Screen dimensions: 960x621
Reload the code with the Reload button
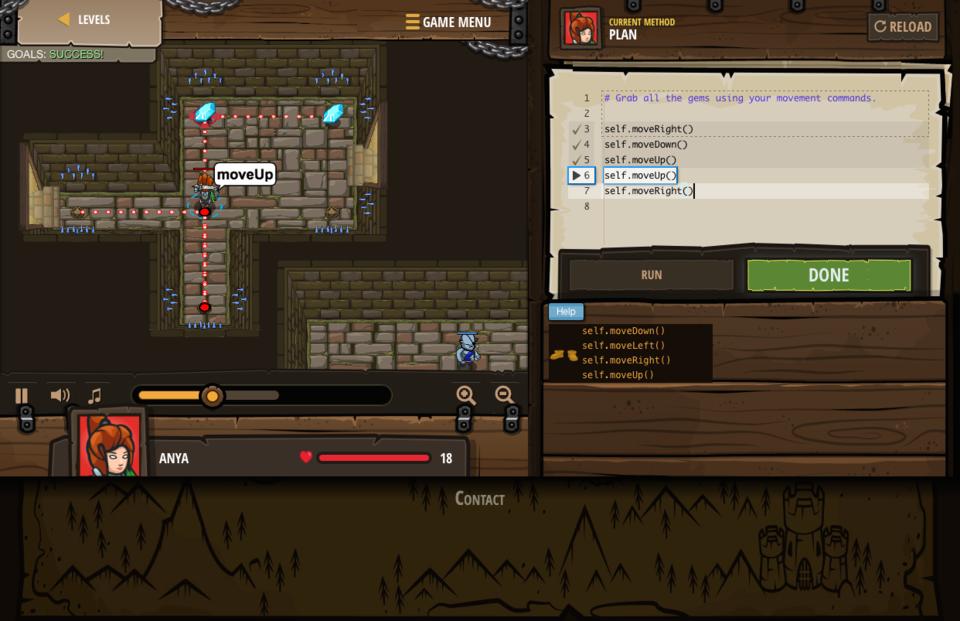point(902,27)
